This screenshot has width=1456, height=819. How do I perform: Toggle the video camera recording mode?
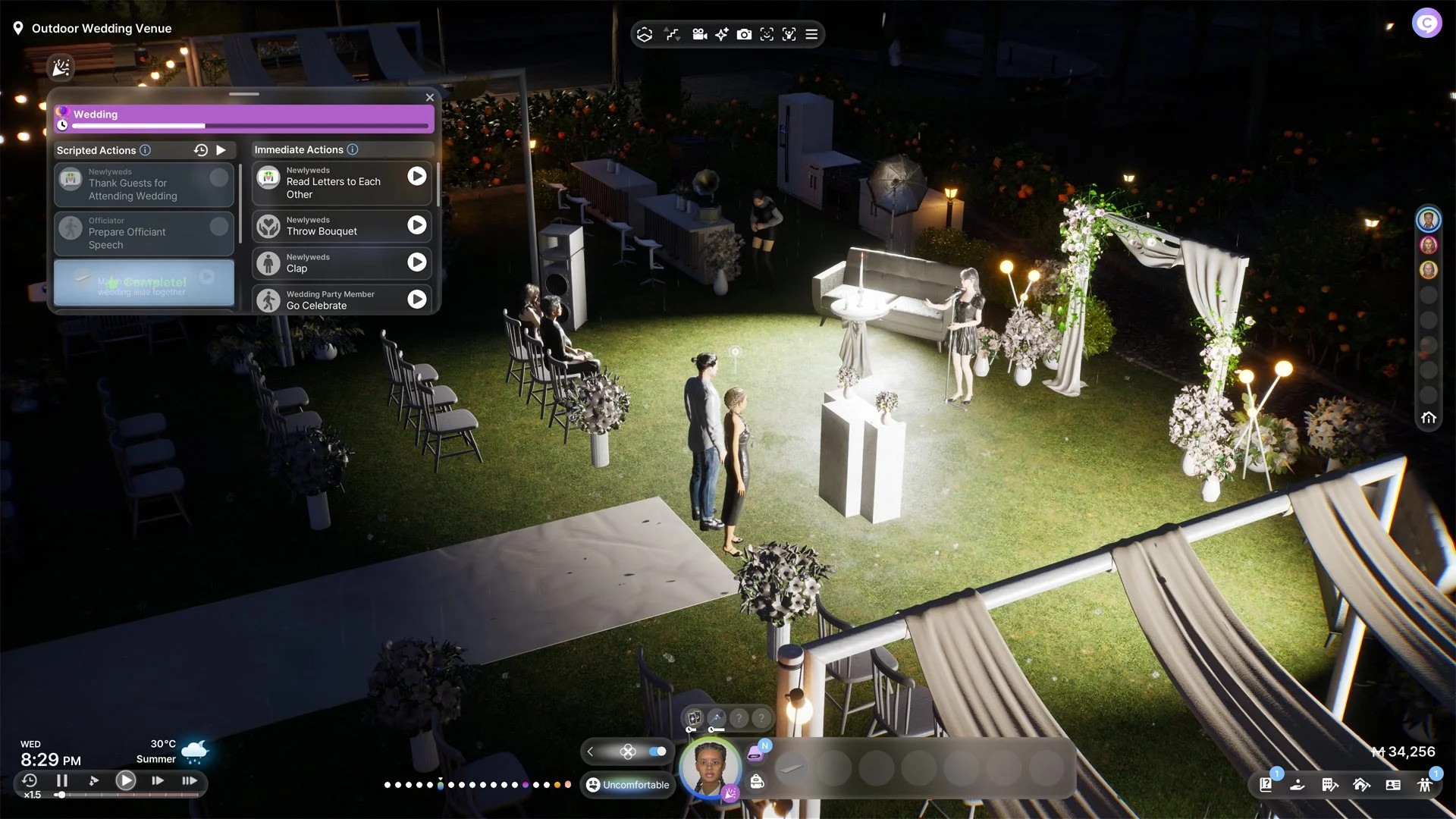point(699,34)
